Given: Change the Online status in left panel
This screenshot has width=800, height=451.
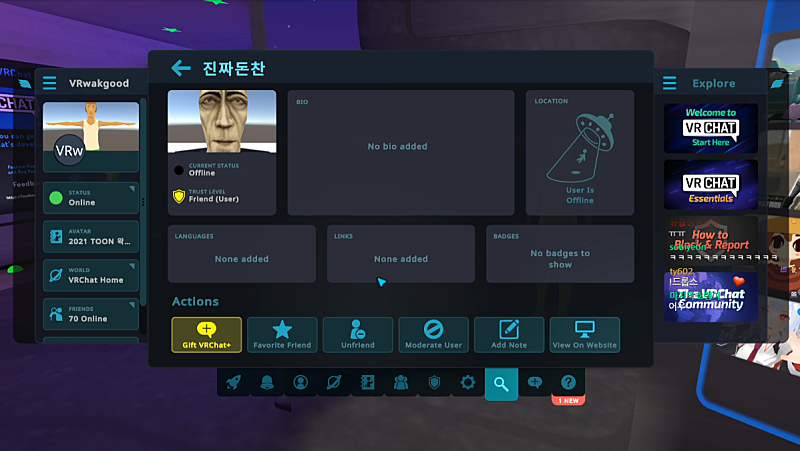Looking at the screenshot, I should click(91, 198).
